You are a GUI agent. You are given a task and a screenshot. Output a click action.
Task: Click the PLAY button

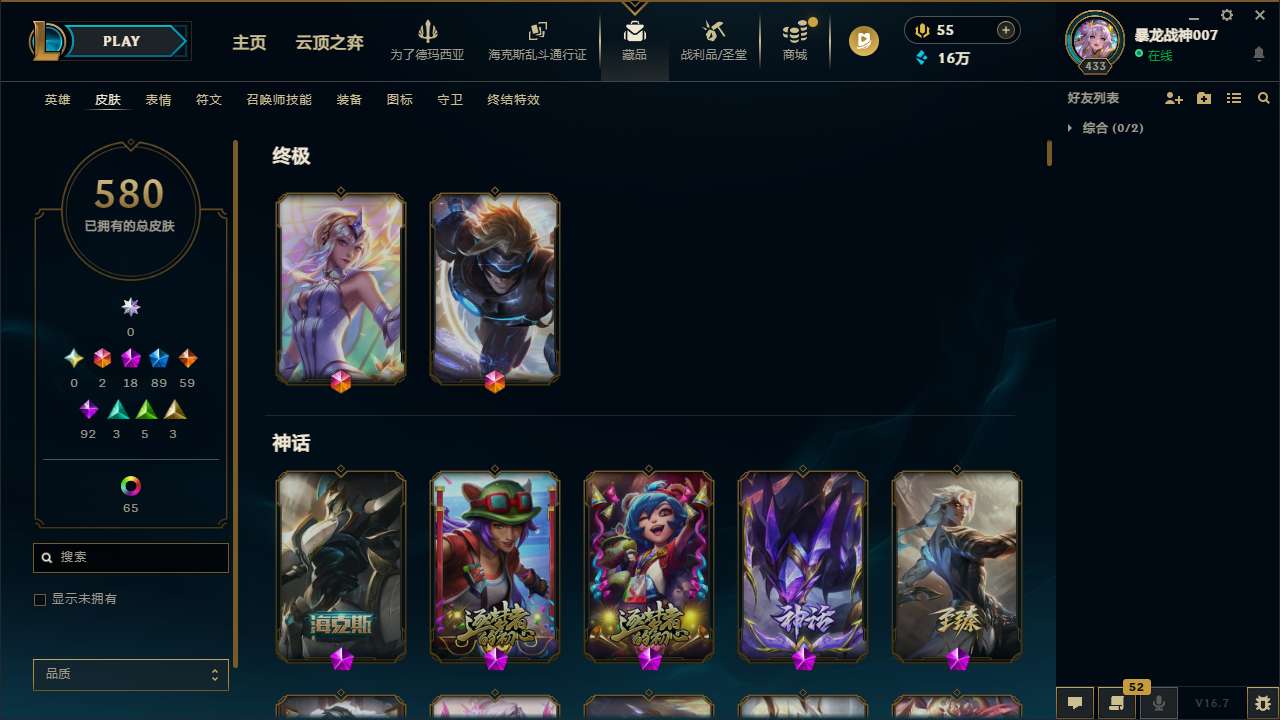(x=121, y=41)
